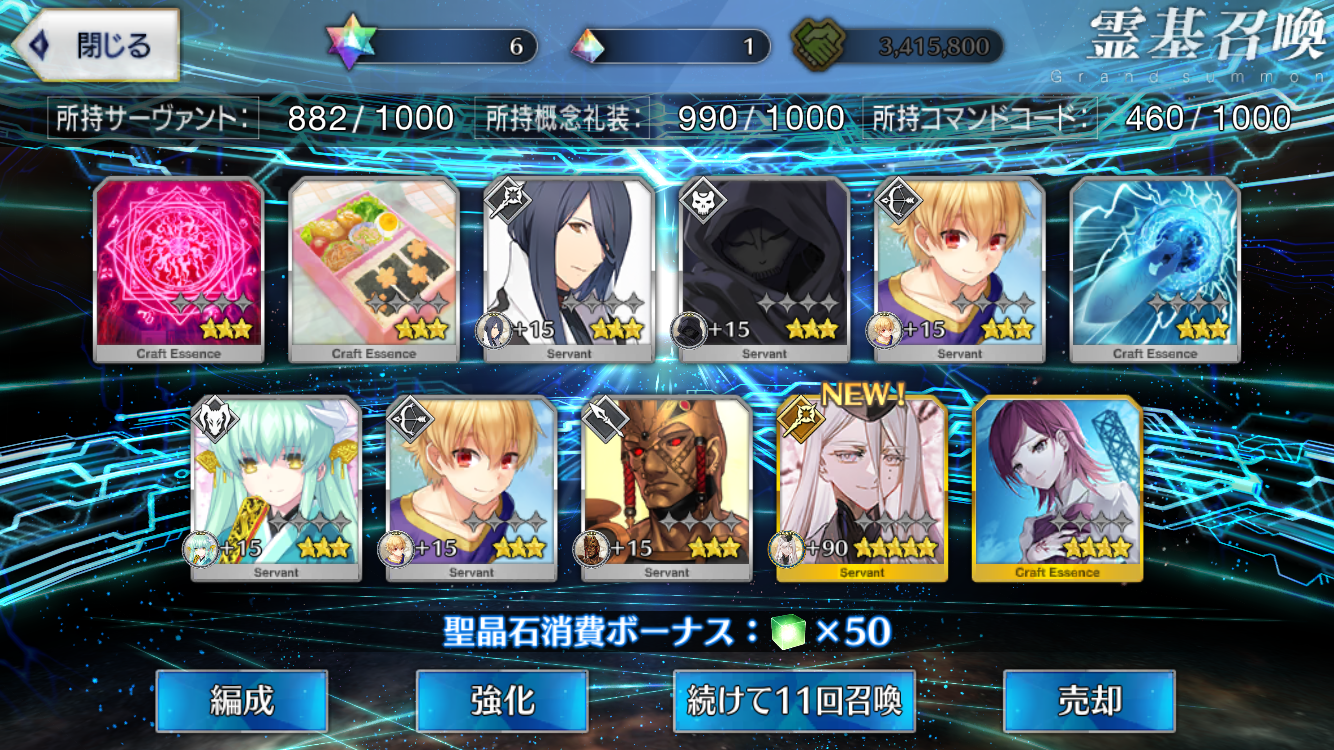Inspect the black-hooded Assassin servant card
The height and width of the screenshot is (750, 1334).
(765, 269)
